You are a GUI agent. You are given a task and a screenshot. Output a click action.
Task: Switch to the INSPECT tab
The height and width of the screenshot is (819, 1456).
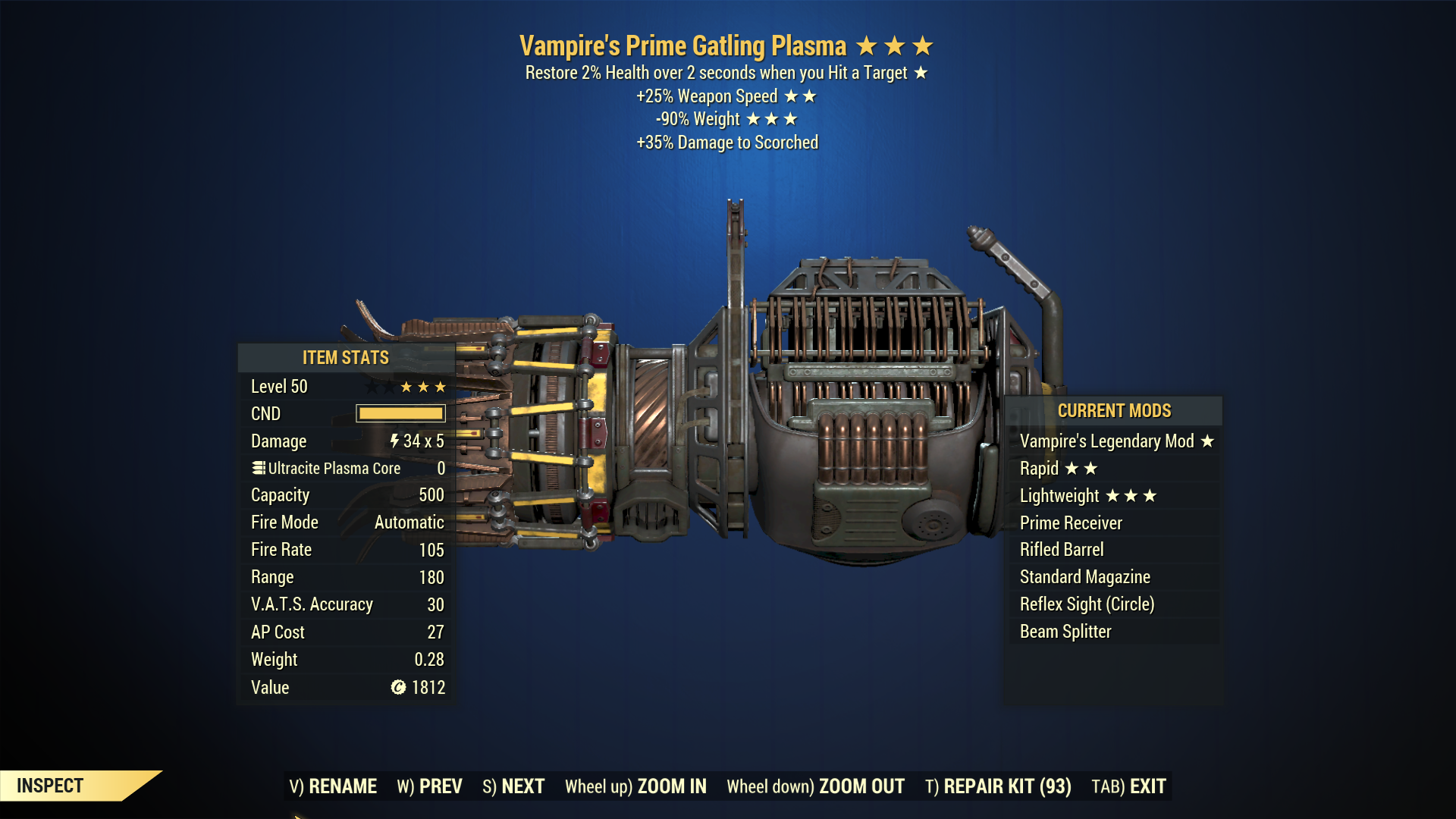point(49,786)
